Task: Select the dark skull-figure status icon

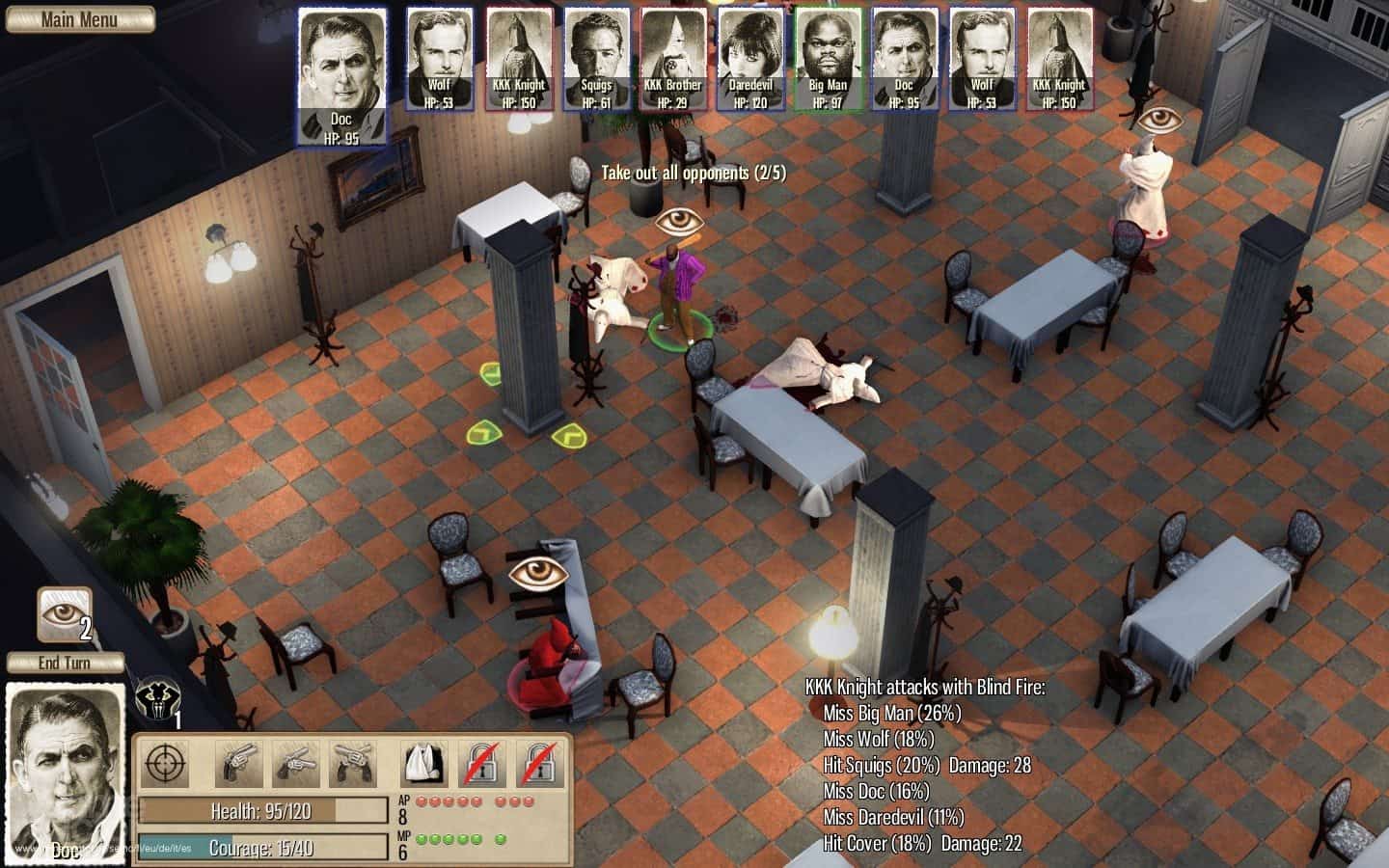Action: pos(155,698)
